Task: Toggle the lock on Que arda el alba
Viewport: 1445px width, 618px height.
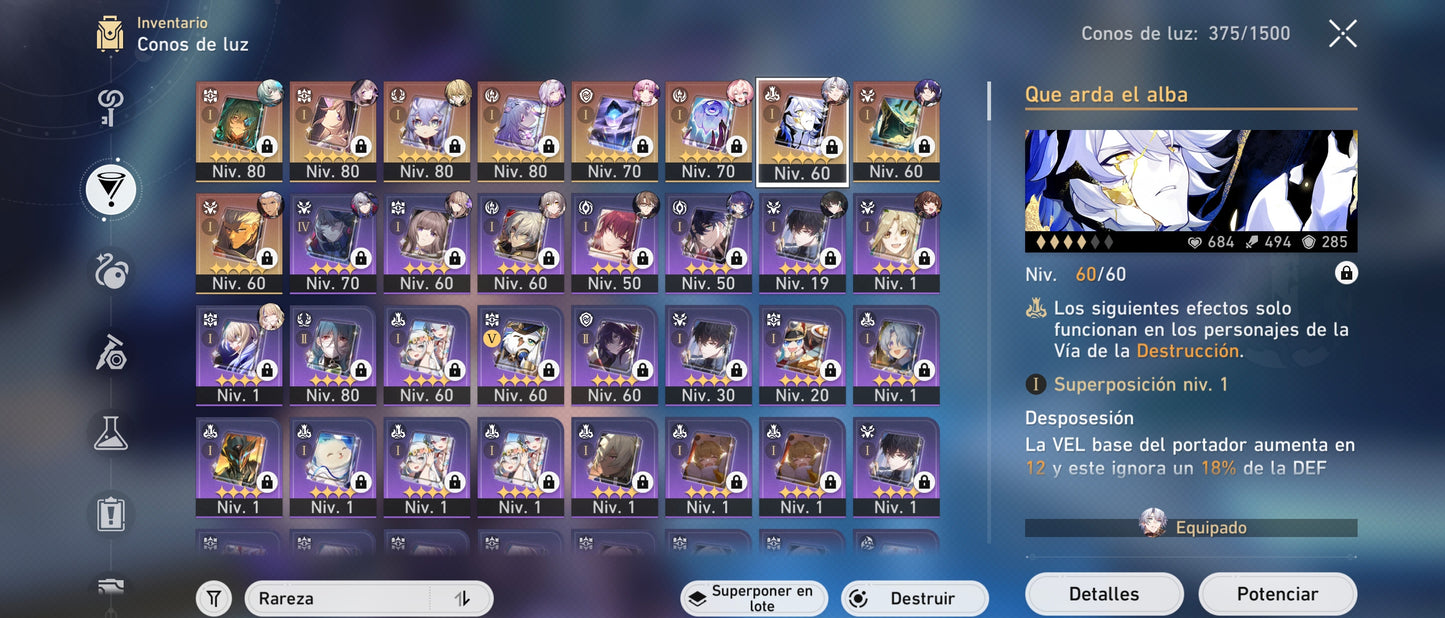Action: tap(1346, 274)
